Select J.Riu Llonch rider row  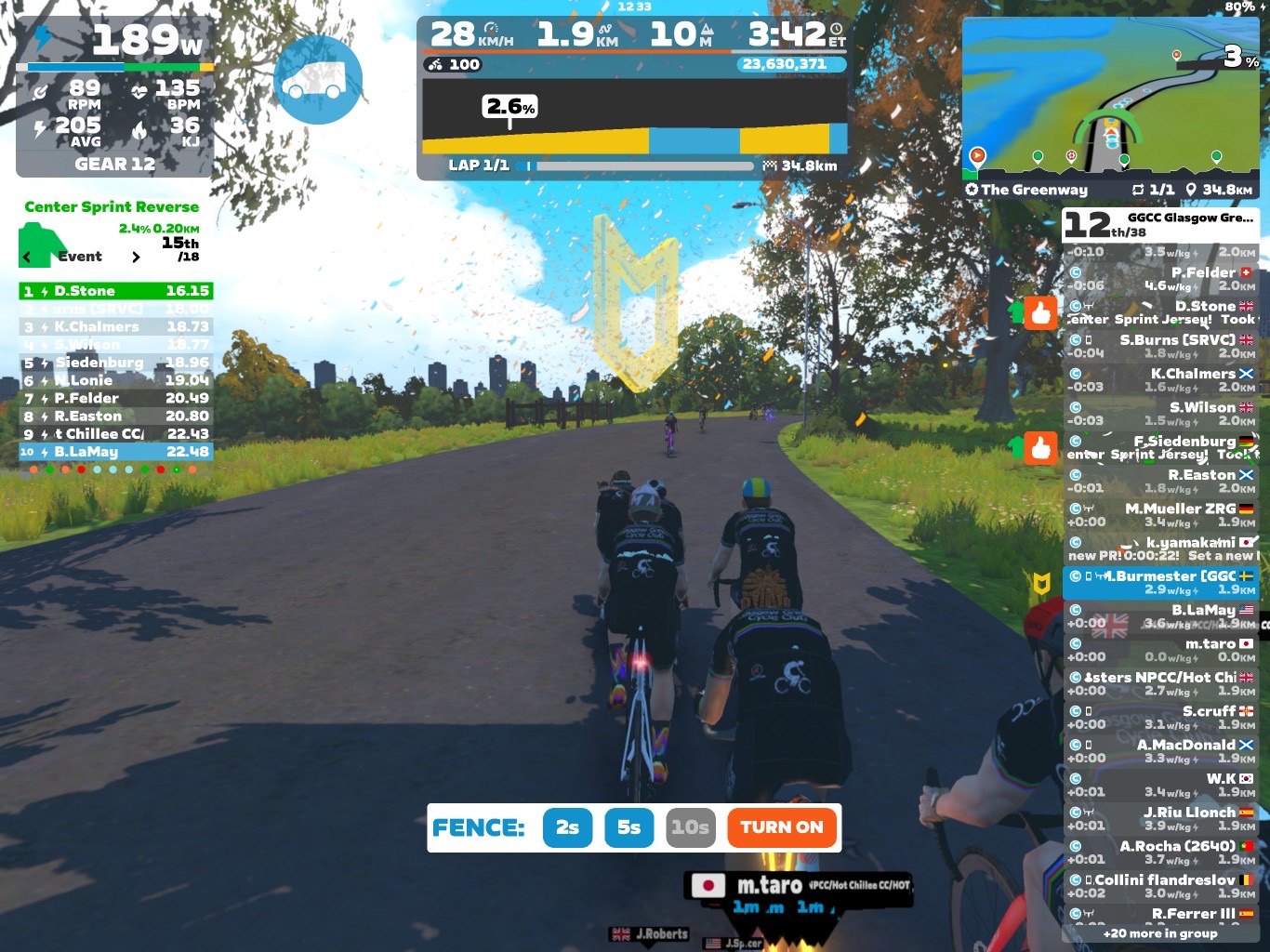(1160, 818)
